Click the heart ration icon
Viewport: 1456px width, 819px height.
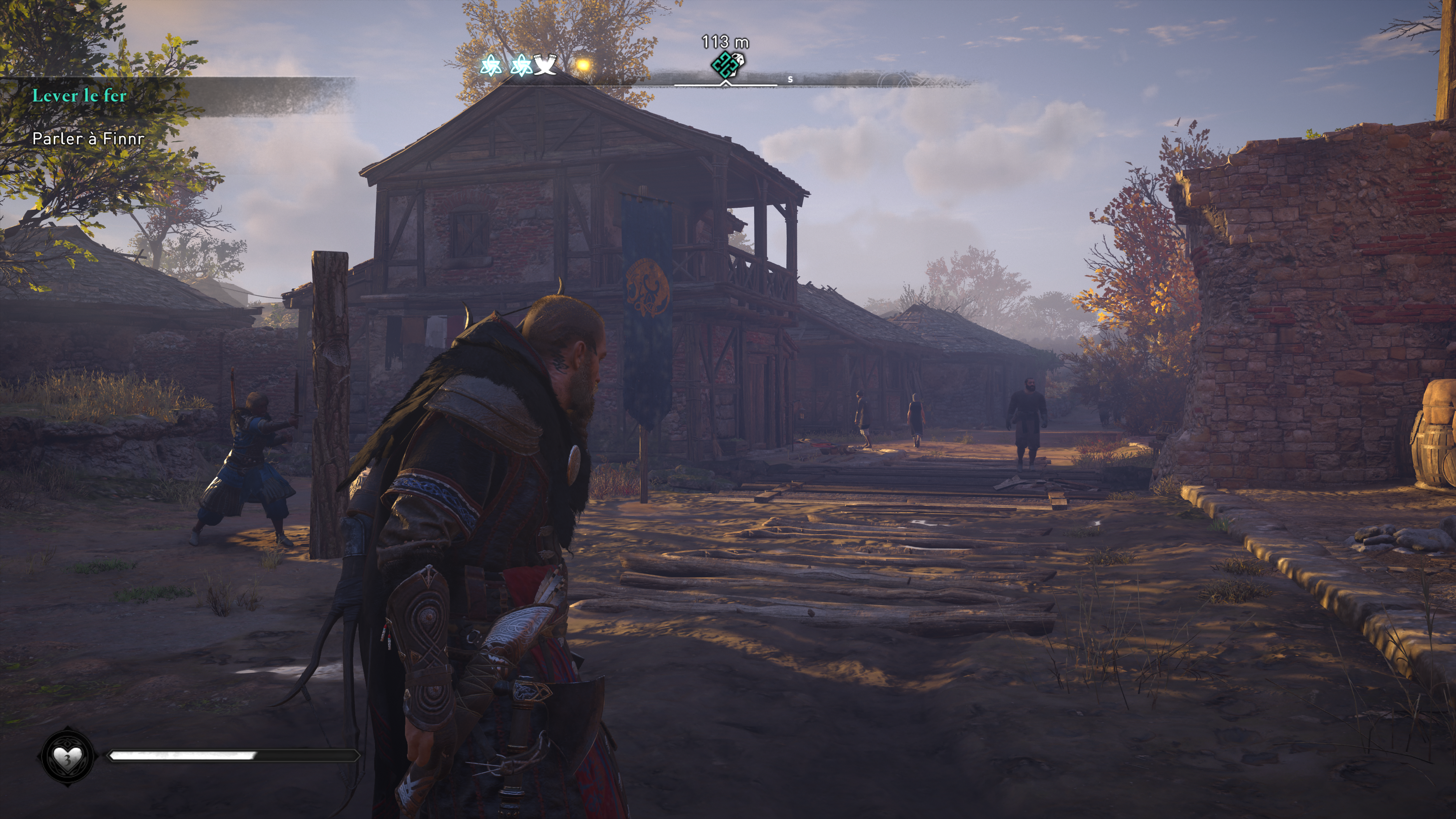pos(67,756)
